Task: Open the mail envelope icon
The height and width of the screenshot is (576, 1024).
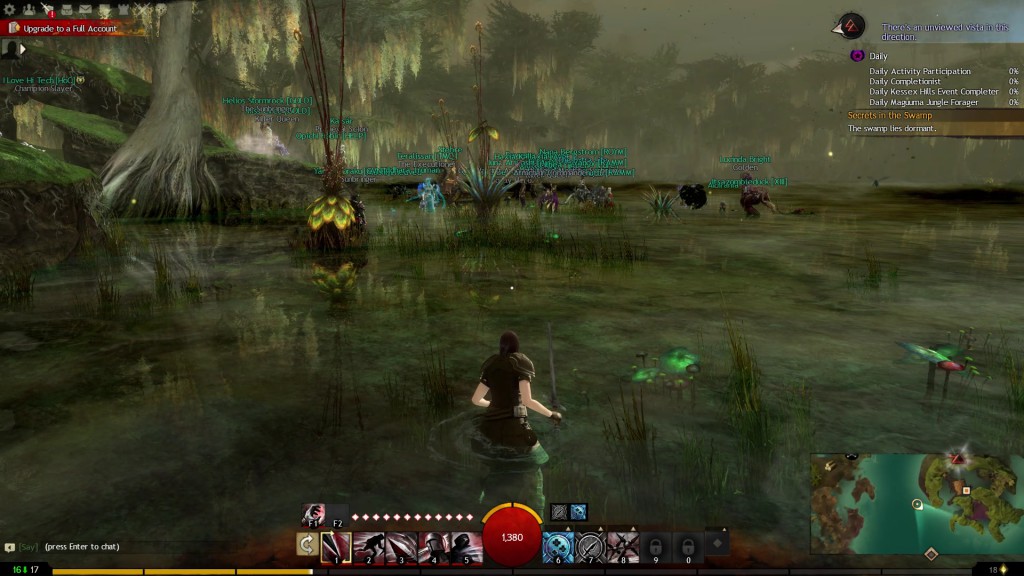Action: (85, 9)
